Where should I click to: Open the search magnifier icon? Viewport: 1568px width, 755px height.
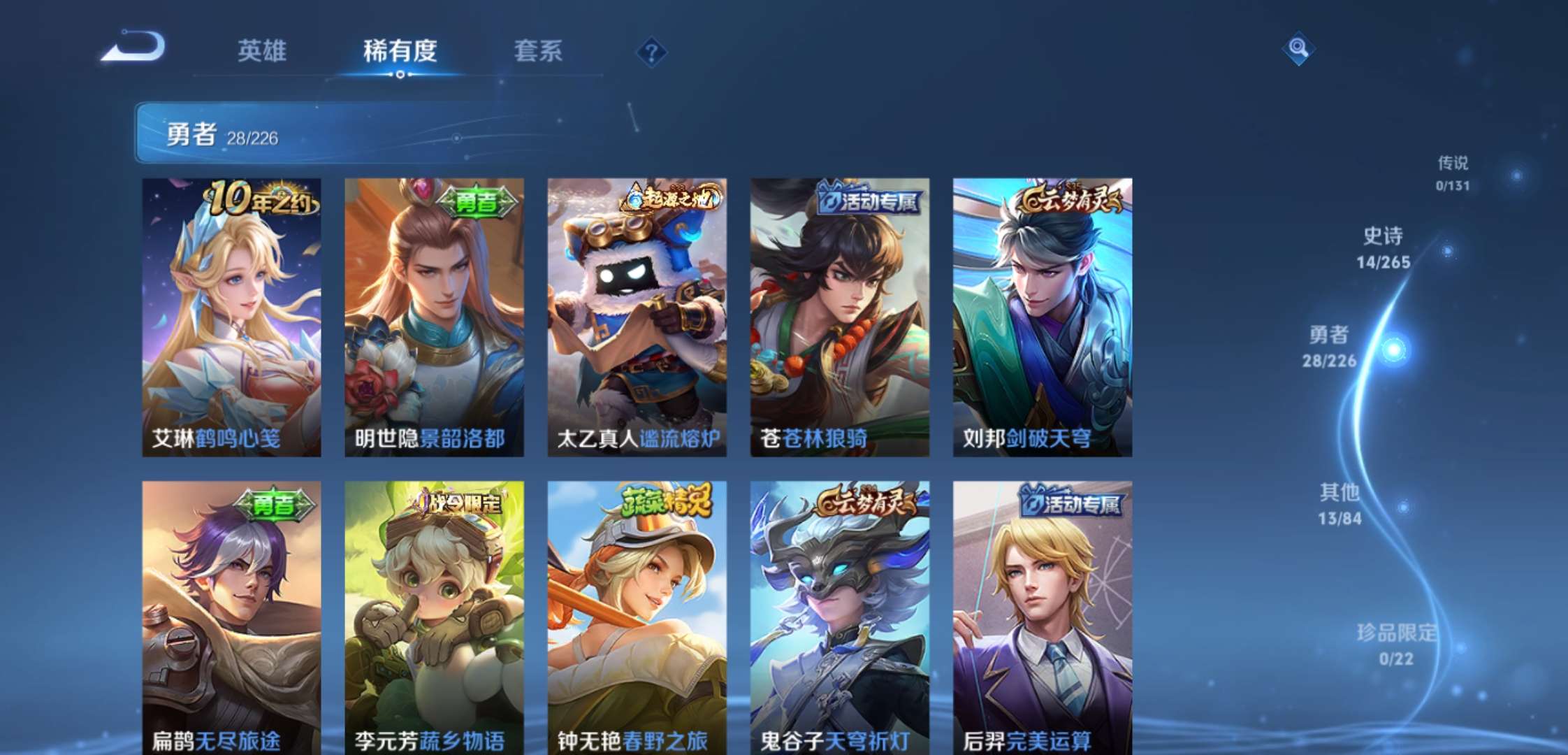tap(1298, 50)
